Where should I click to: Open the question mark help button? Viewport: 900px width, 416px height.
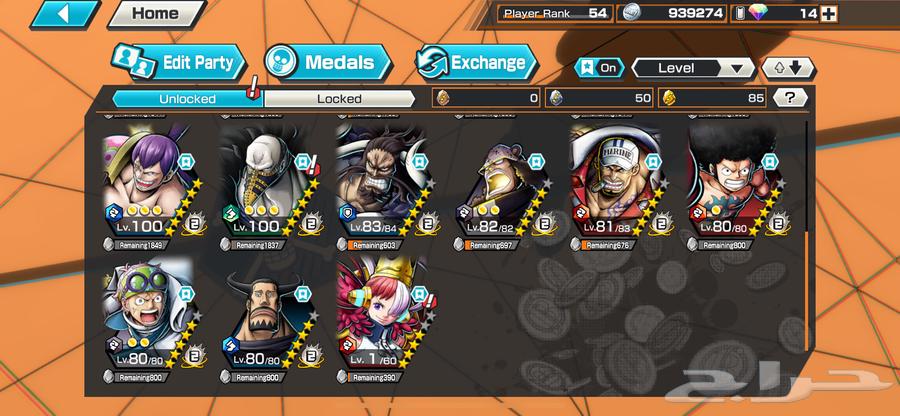(790, 98)
